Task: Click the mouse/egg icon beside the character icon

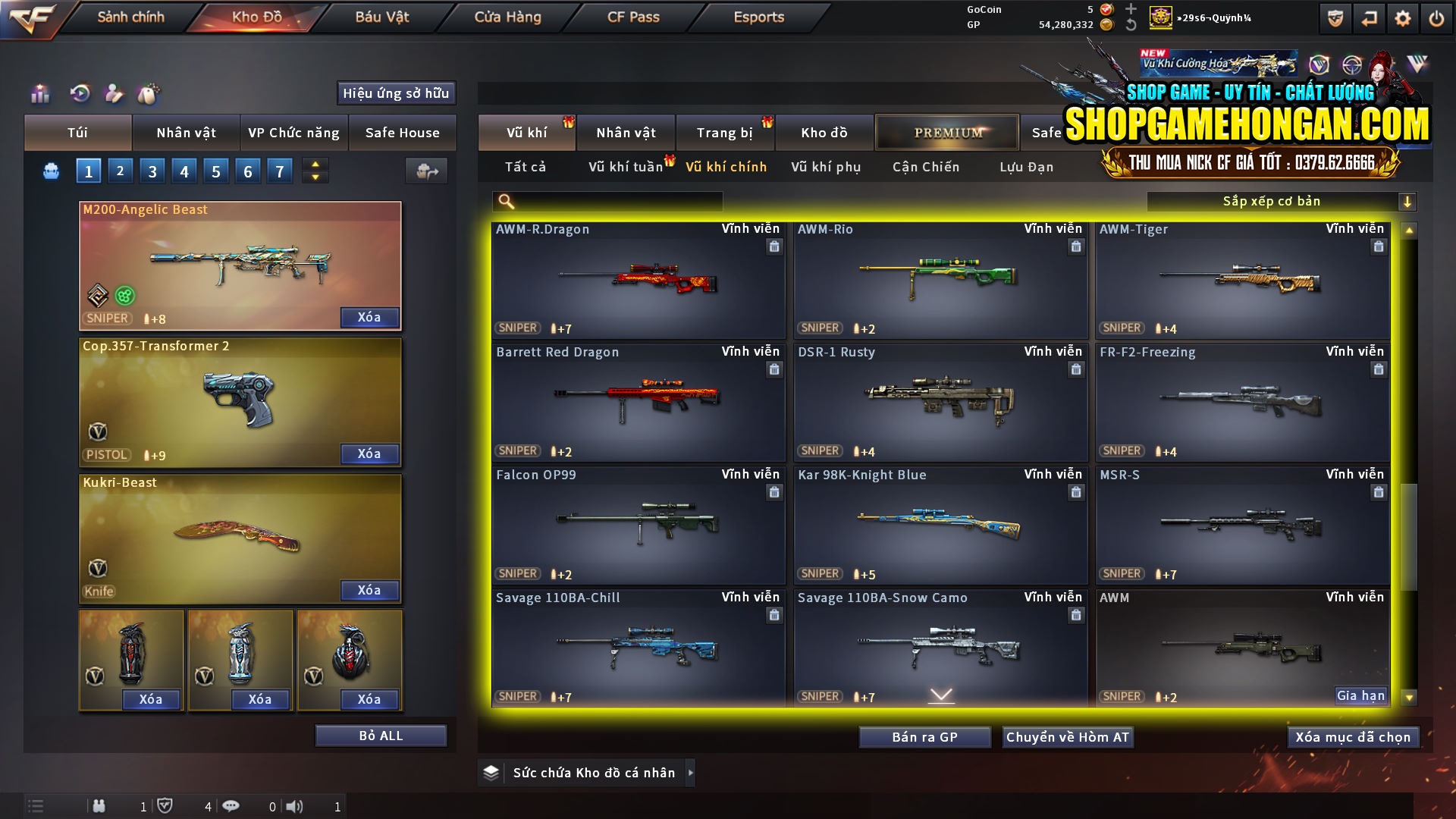Action: click(x=149, y=94)
